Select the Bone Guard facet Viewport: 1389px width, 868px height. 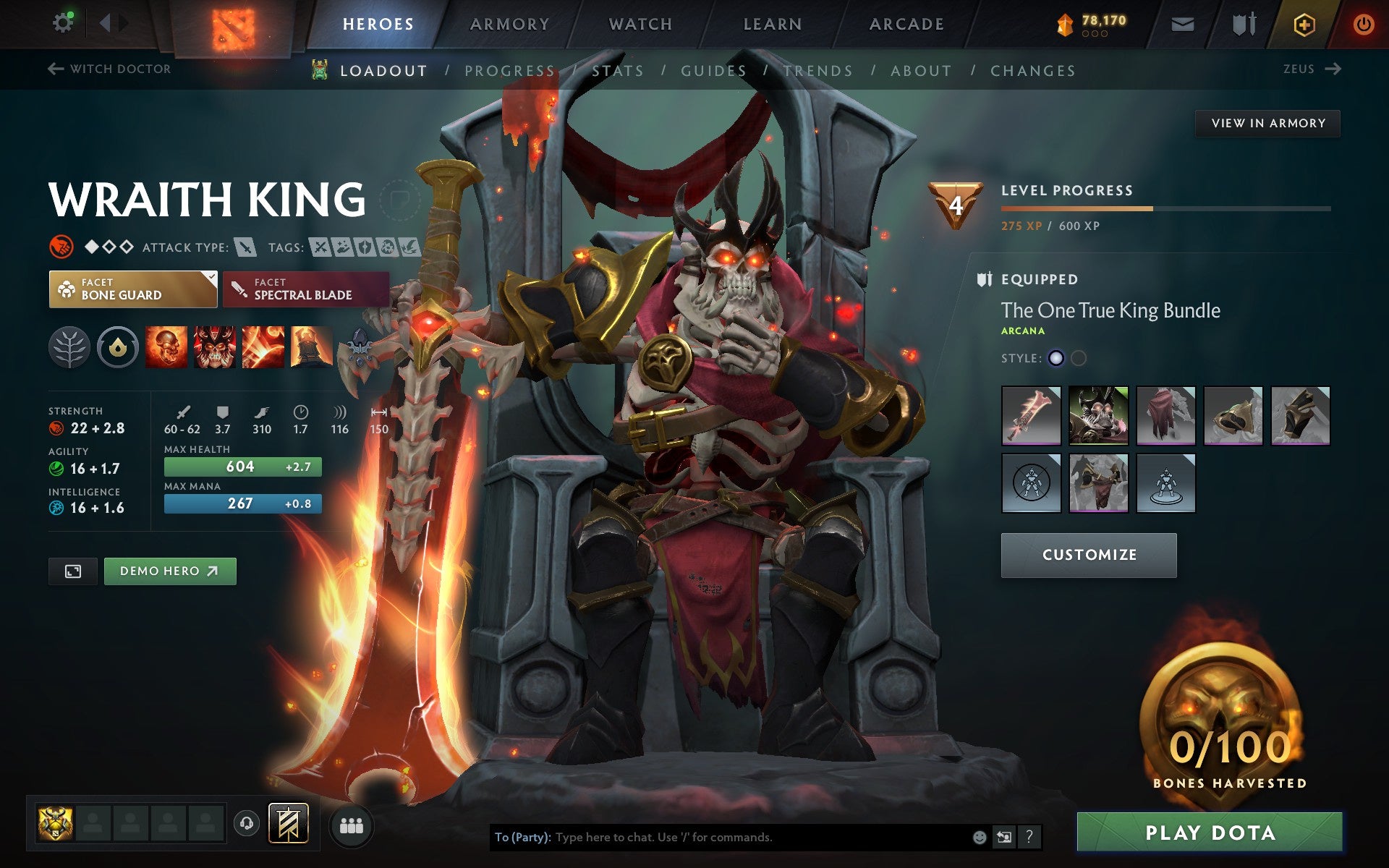click(x=133, y=289)
